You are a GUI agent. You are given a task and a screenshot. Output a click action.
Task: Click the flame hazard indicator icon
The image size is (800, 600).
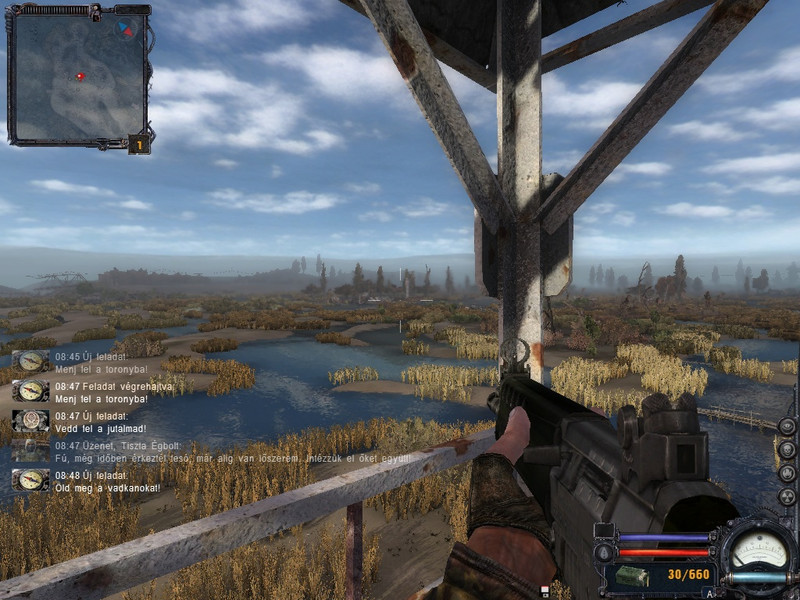tap(787, 473)
